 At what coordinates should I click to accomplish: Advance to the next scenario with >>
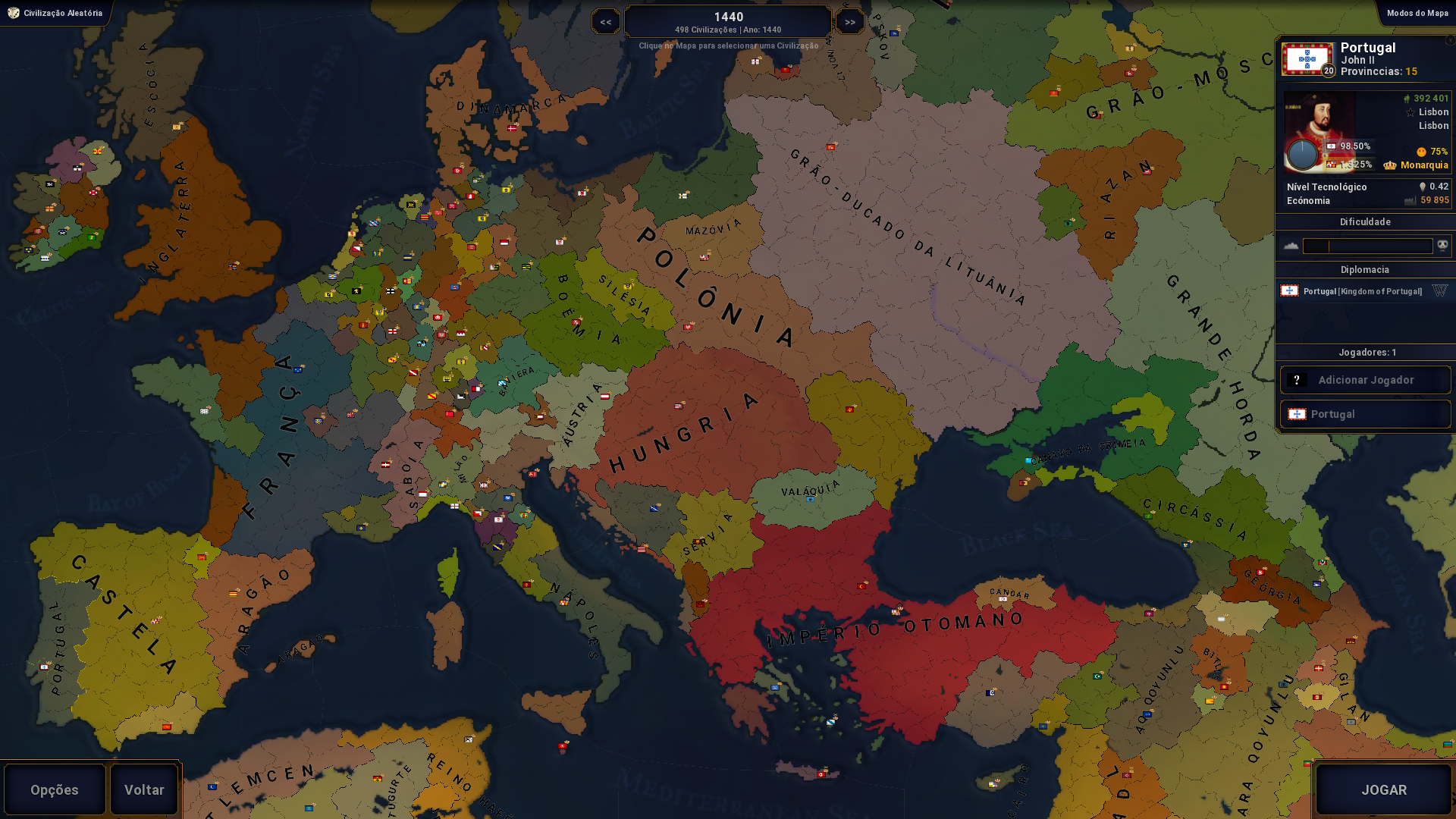(x=849, y=20)
